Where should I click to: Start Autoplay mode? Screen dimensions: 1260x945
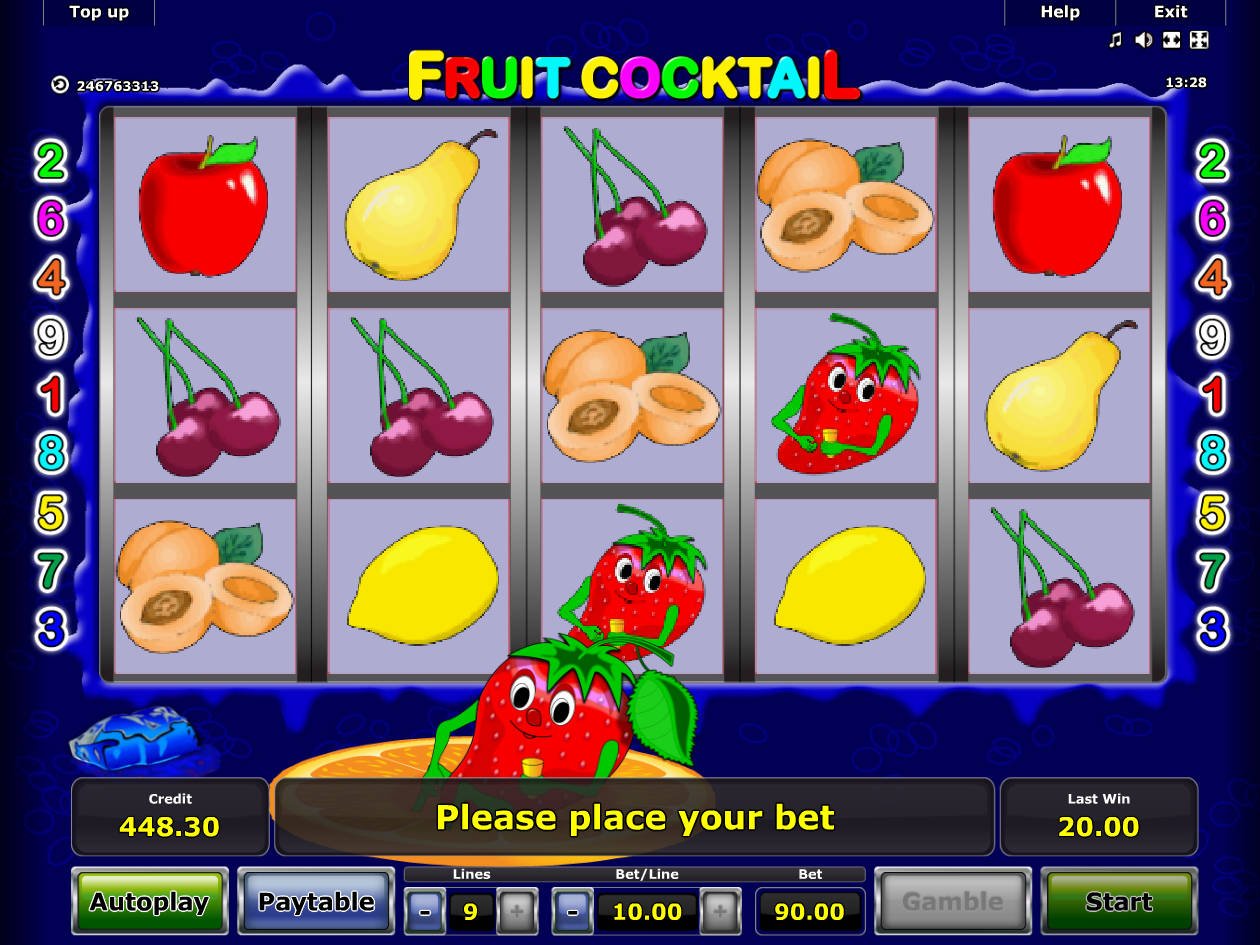click(150, 902)
